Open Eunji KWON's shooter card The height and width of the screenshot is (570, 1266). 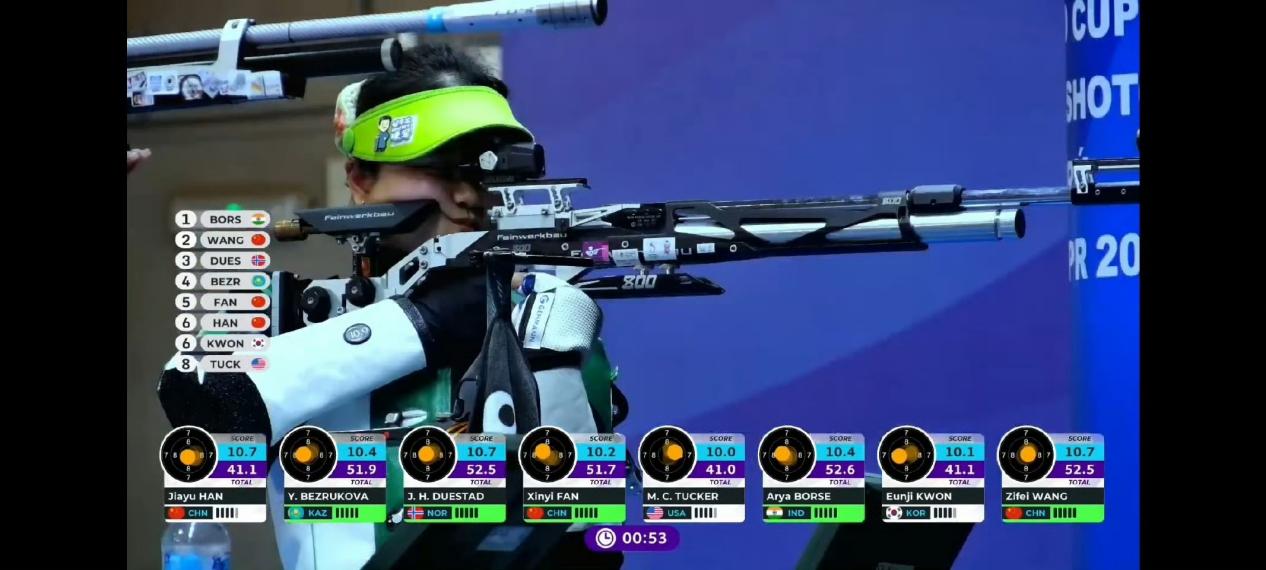(932, 475)
